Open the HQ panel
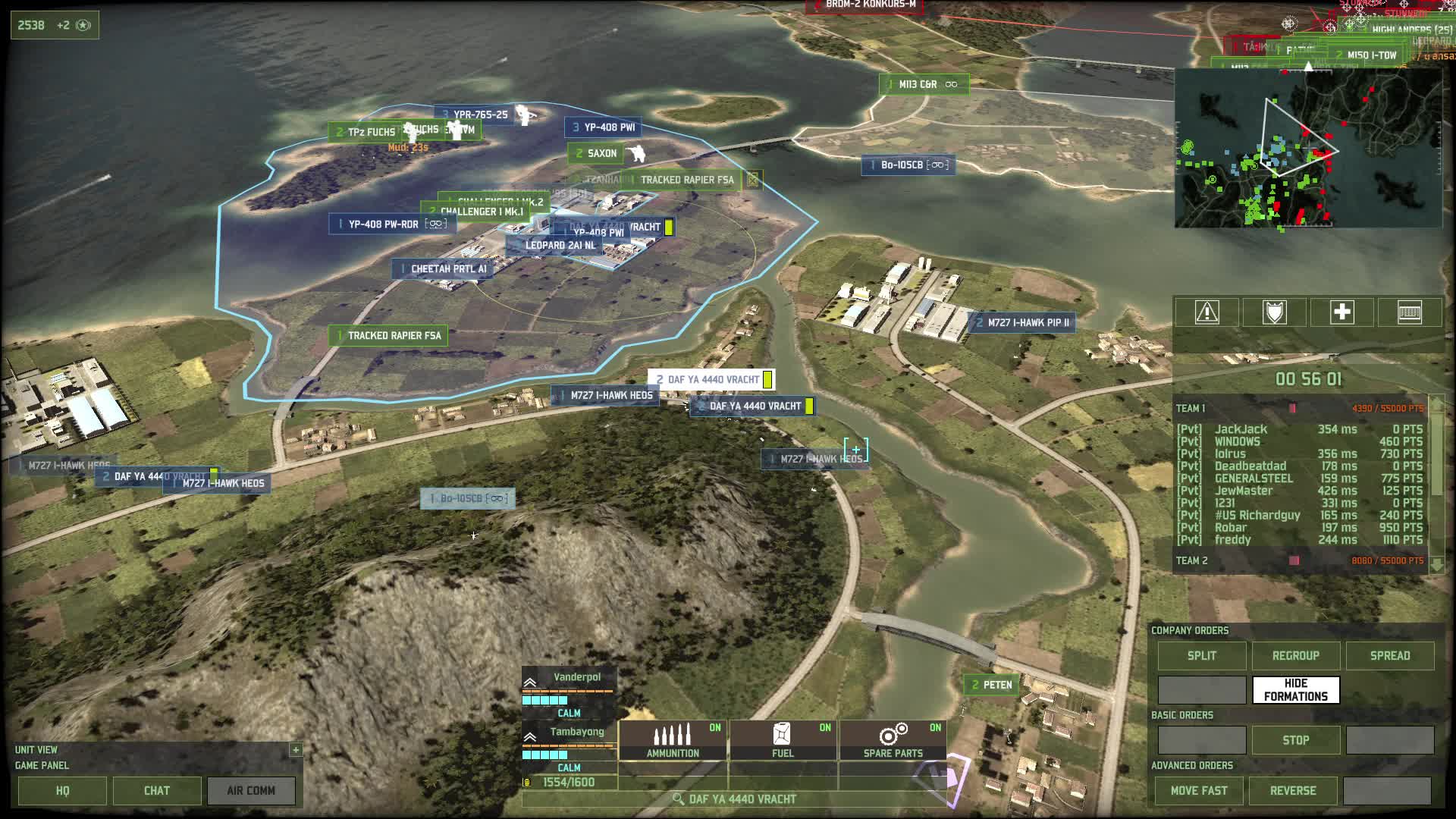Image resolution: width=1456 pixels, height=819 pixels. tap(62, 790)
